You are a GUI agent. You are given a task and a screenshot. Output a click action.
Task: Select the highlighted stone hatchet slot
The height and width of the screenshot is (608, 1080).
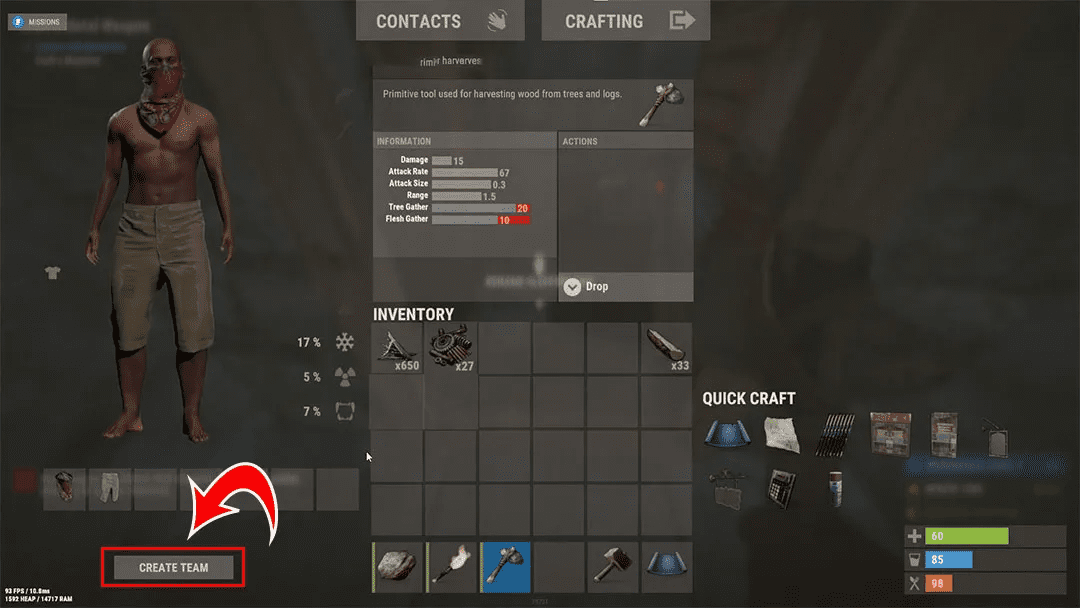pos(505,567)
